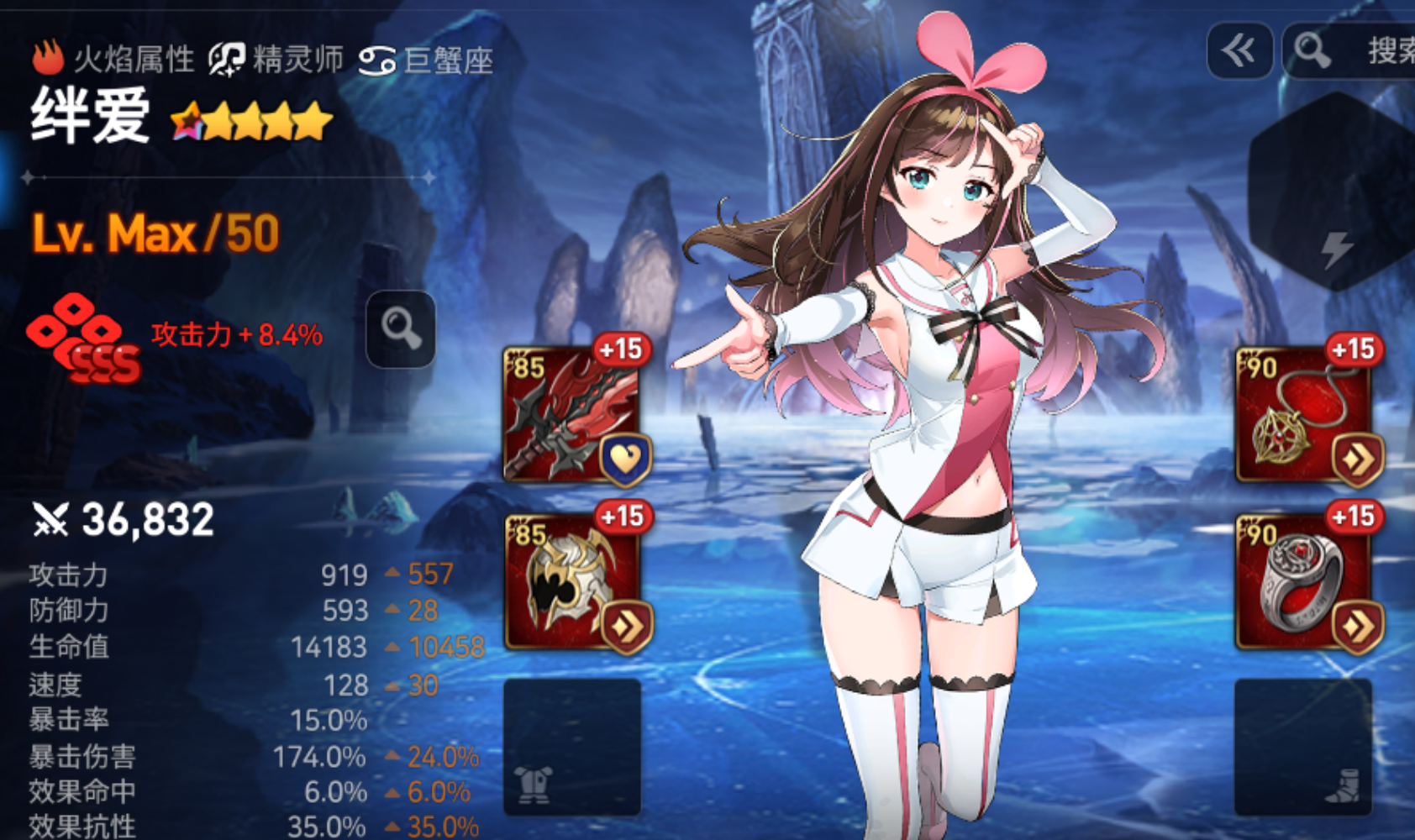Click the double-arrow collapse button
This screenshot has width=1415, height=840.
1239,51
